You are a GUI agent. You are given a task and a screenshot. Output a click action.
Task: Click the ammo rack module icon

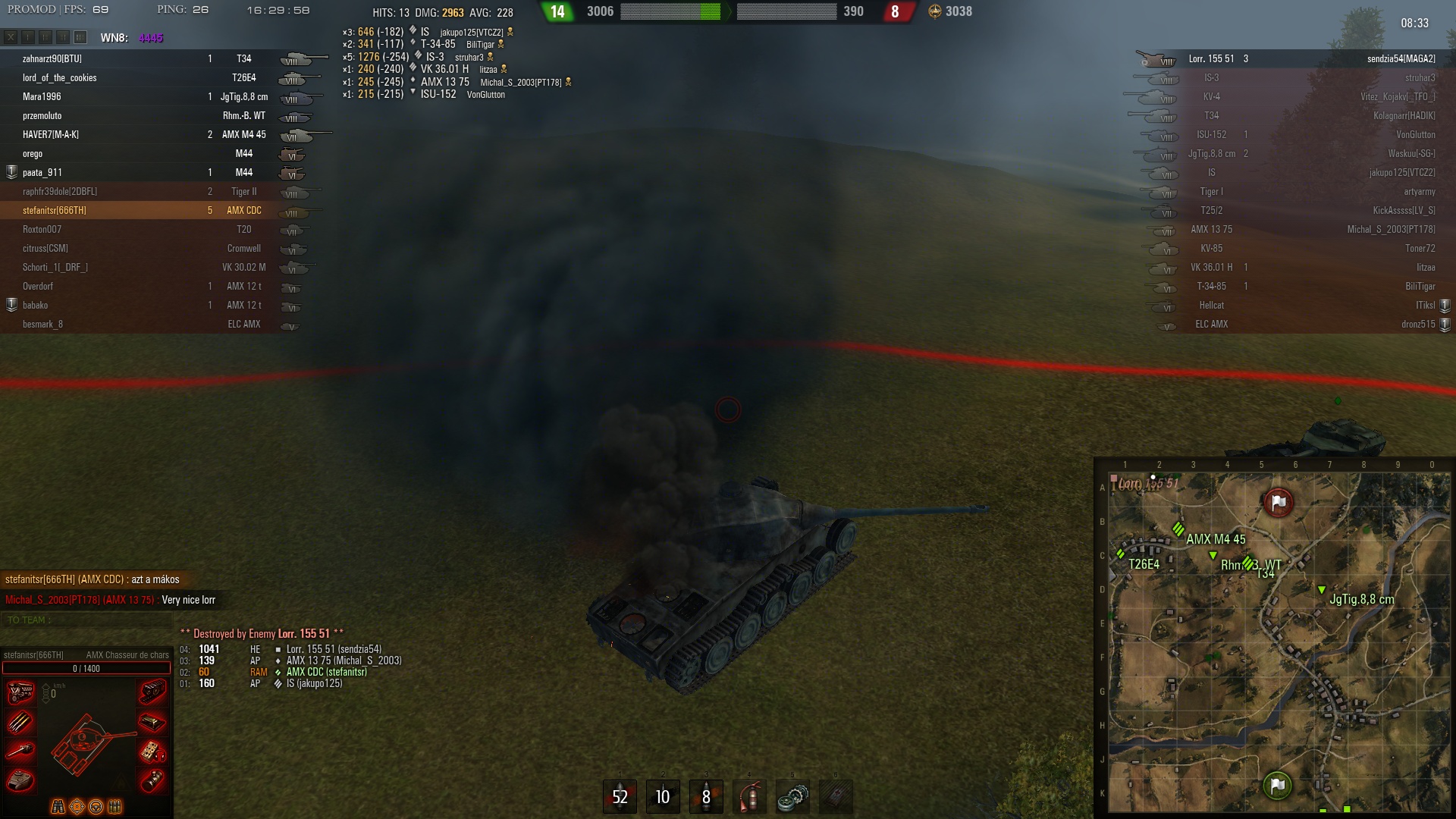20,722
